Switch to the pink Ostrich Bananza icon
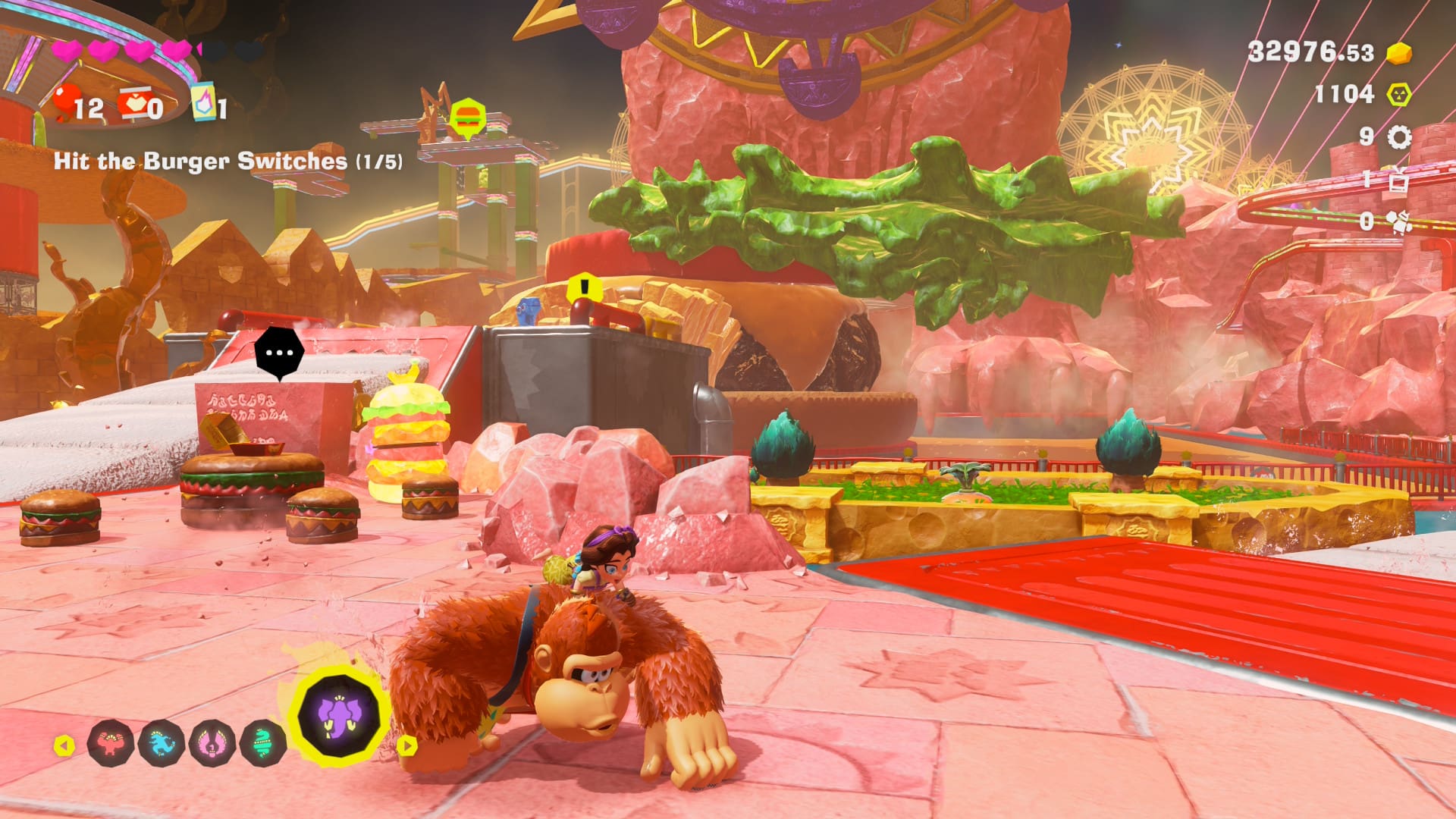 tap(212, 743)
